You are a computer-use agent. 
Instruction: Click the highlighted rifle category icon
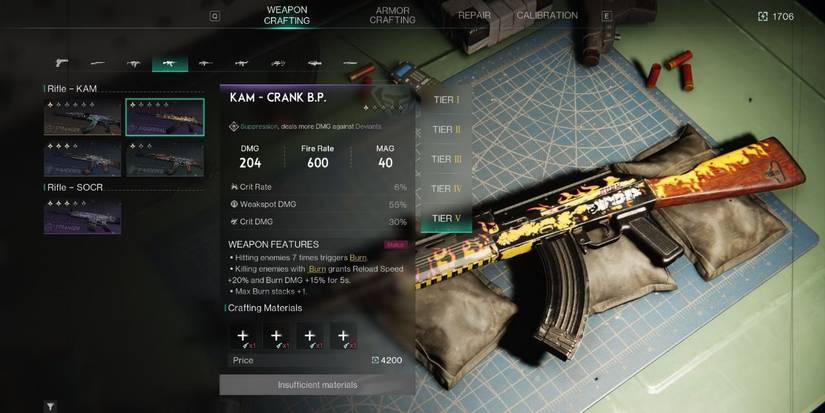[x=169, y=62]
